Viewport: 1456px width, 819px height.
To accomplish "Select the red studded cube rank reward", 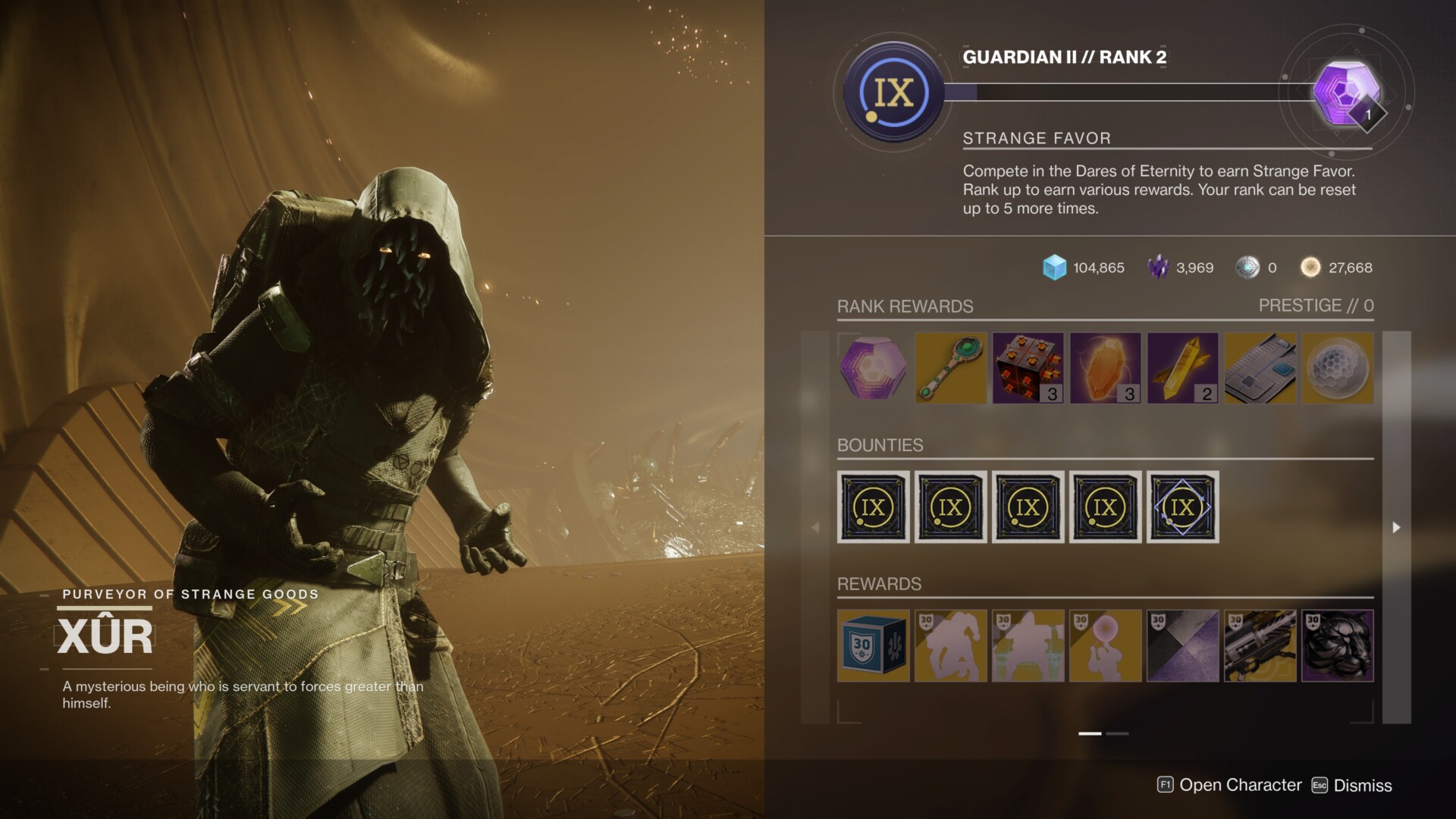I will [x=1028, y=369].
